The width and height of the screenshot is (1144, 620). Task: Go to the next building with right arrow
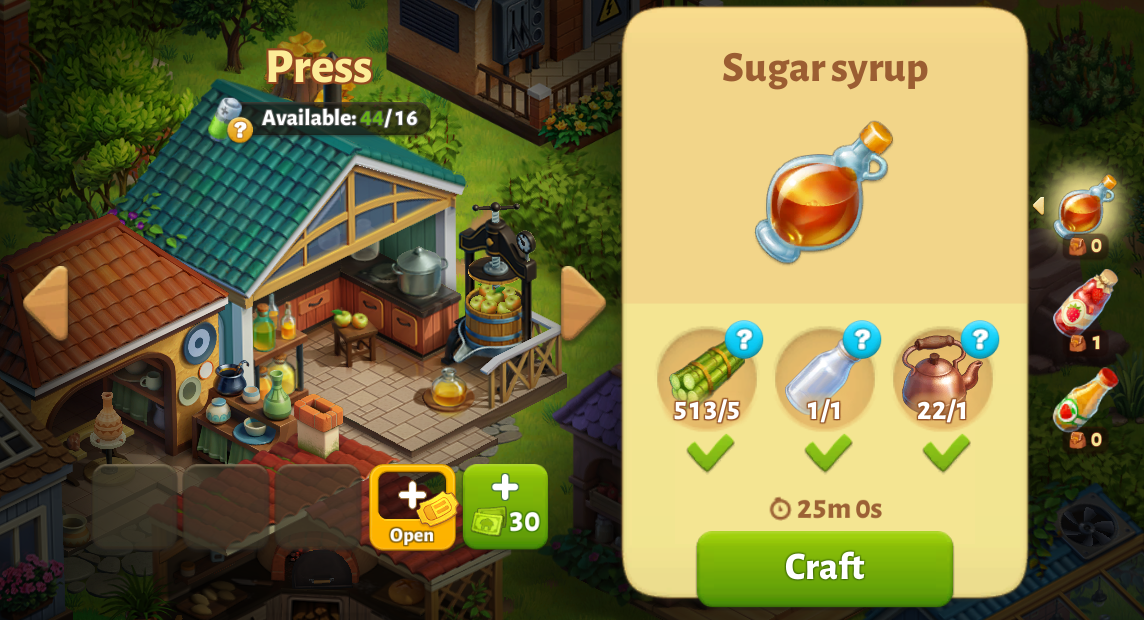pyautogui.click(x=582, y=302)
